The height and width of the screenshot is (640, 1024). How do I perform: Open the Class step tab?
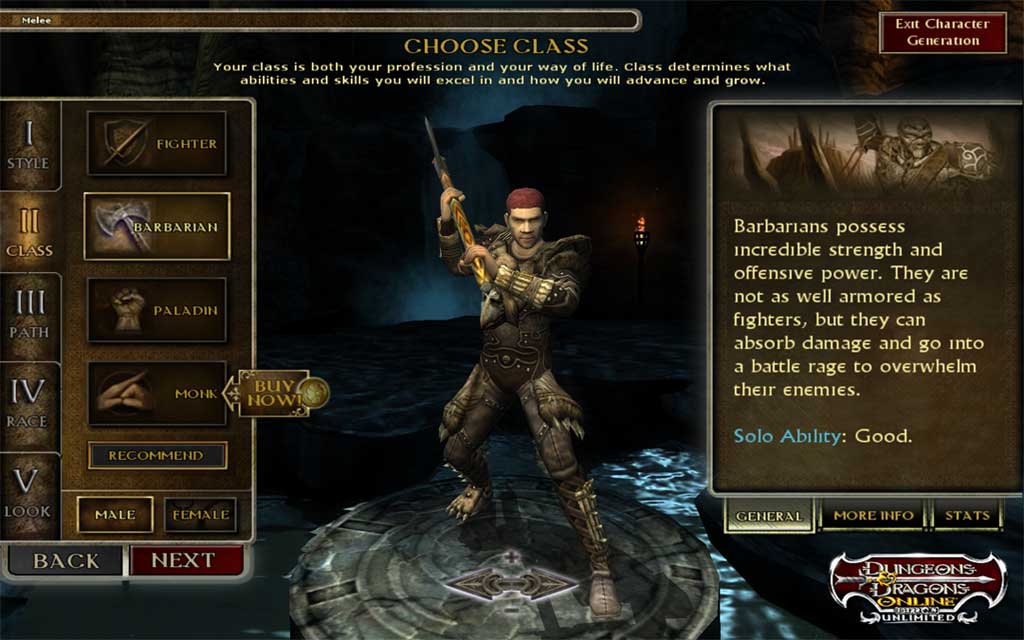tap(28, 232)
